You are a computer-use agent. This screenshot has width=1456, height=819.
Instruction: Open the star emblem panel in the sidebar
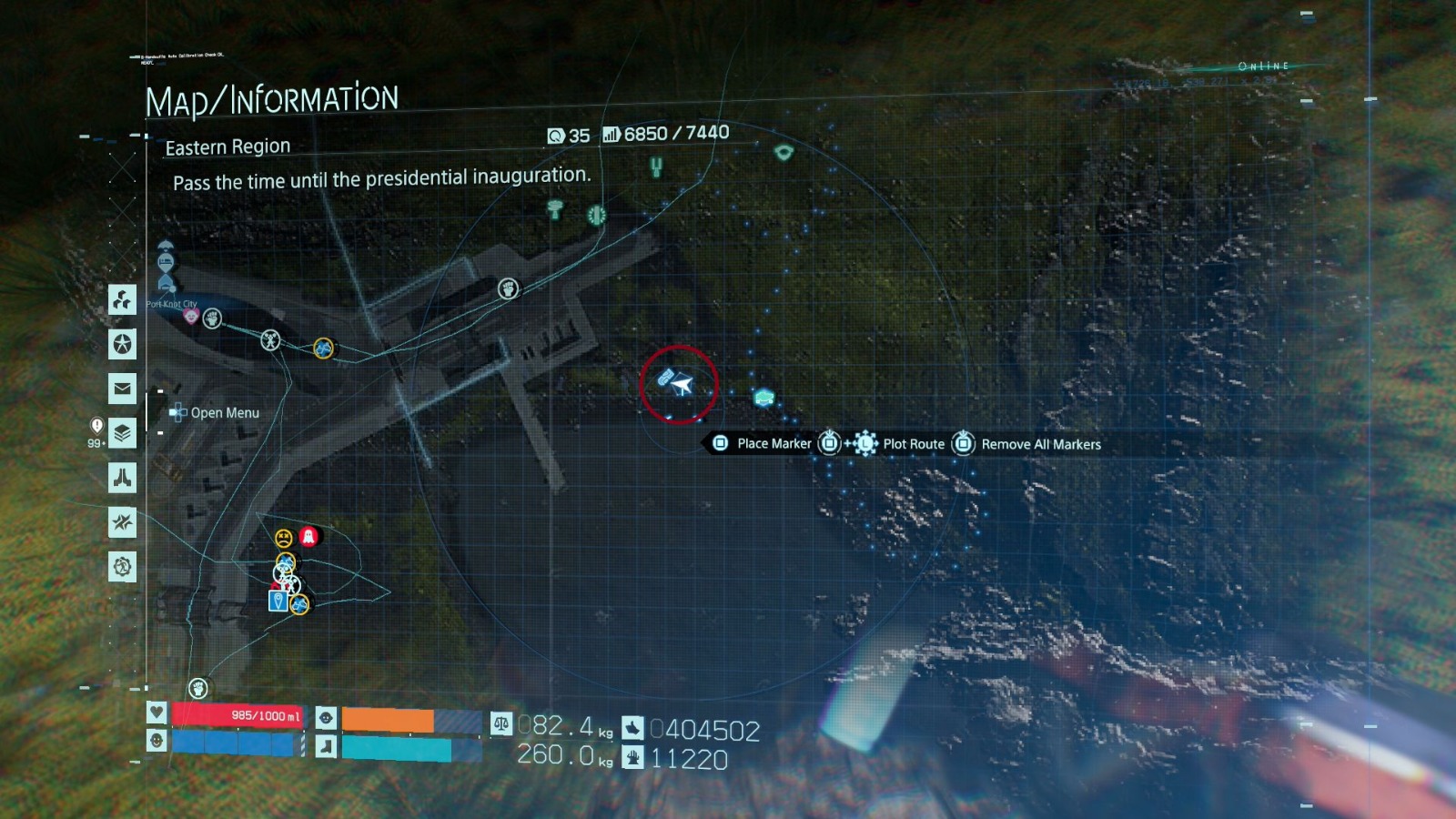122,344
